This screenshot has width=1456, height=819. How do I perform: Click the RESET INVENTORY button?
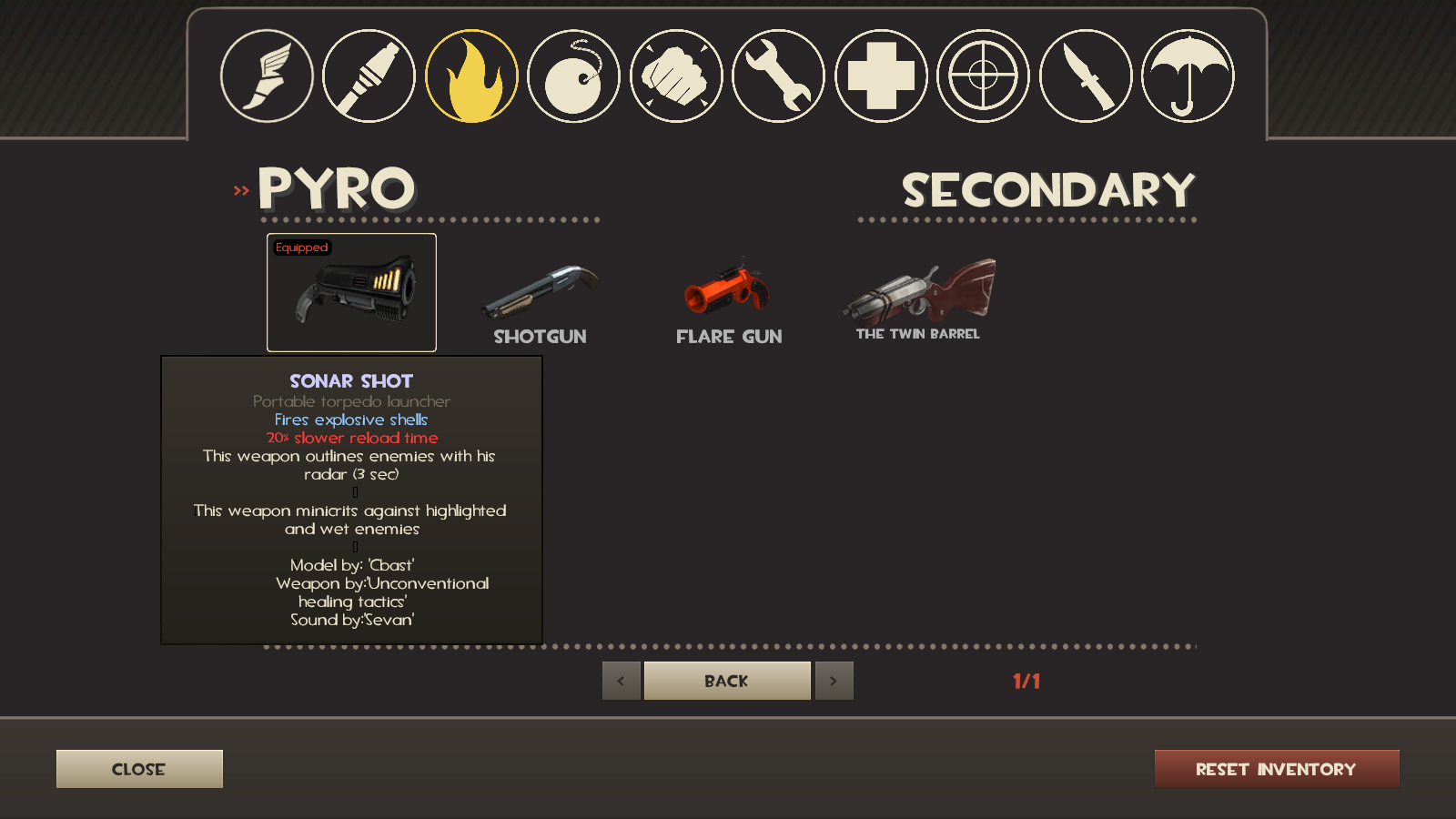tap(1275, 768)
